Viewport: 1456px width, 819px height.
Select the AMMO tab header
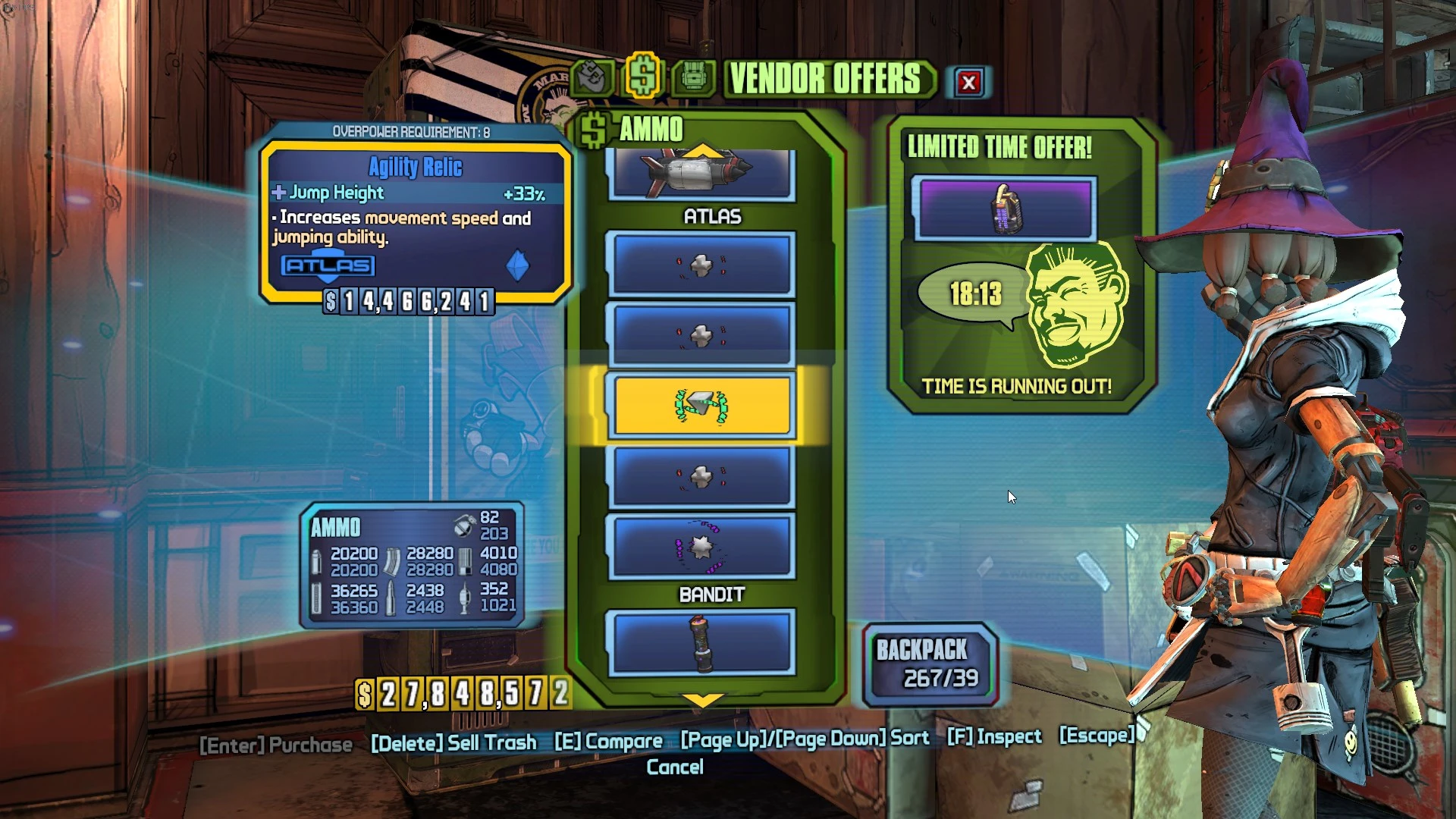pyautogui.click(x=651, y=130)
